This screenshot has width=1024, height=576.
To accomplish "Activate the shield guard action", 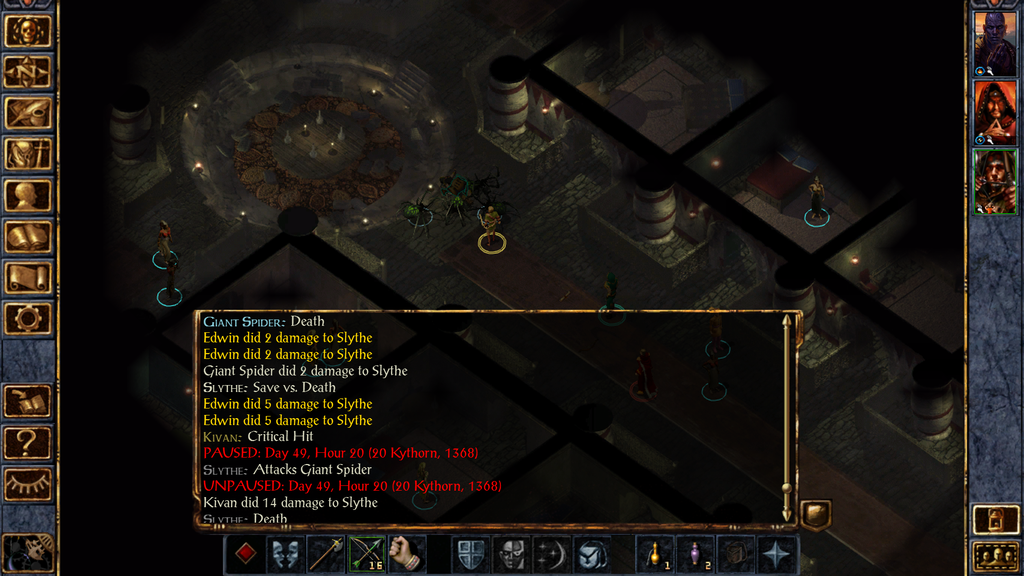I will click(x=471, y=553).
